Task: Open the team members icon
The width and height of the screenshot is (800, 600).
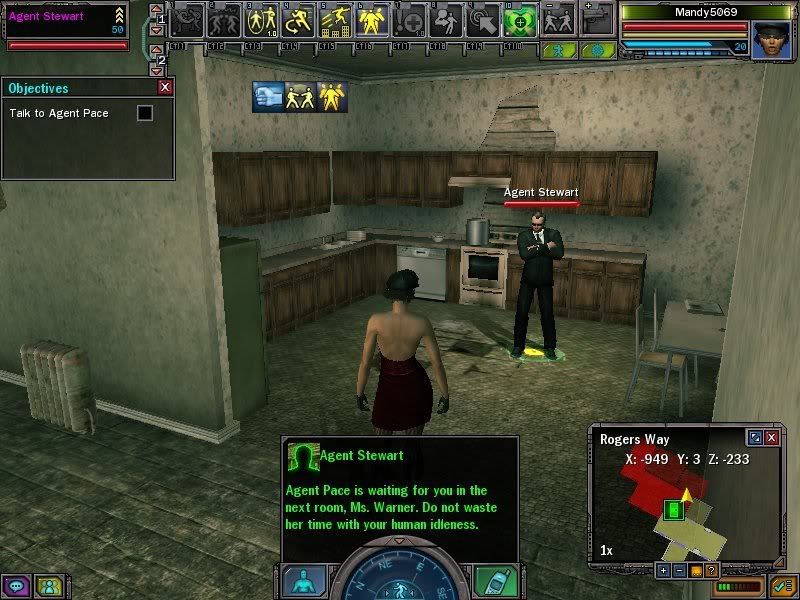Action: pos(48,585)
